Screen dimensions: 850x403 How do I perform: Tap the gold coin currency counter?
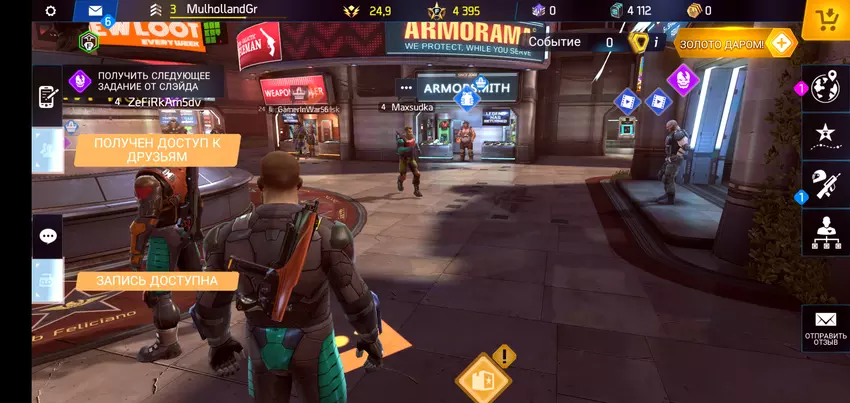(x=698, y=11)
